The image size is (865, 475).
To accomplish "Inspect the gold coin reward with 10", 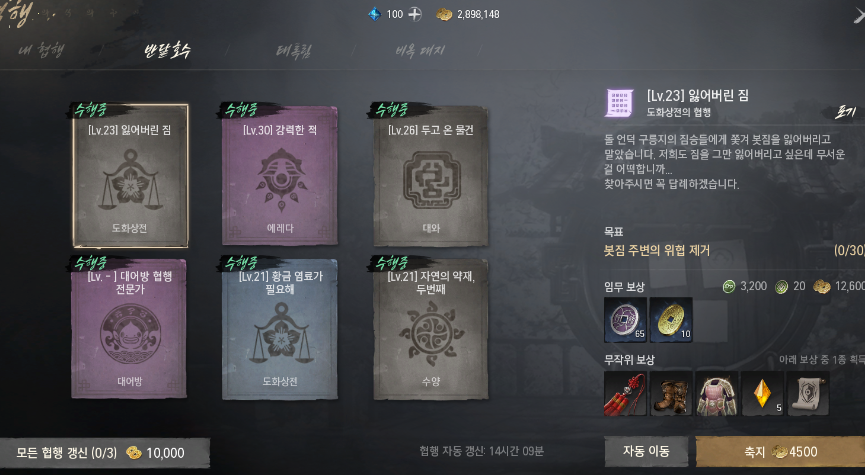I will 671,320.
